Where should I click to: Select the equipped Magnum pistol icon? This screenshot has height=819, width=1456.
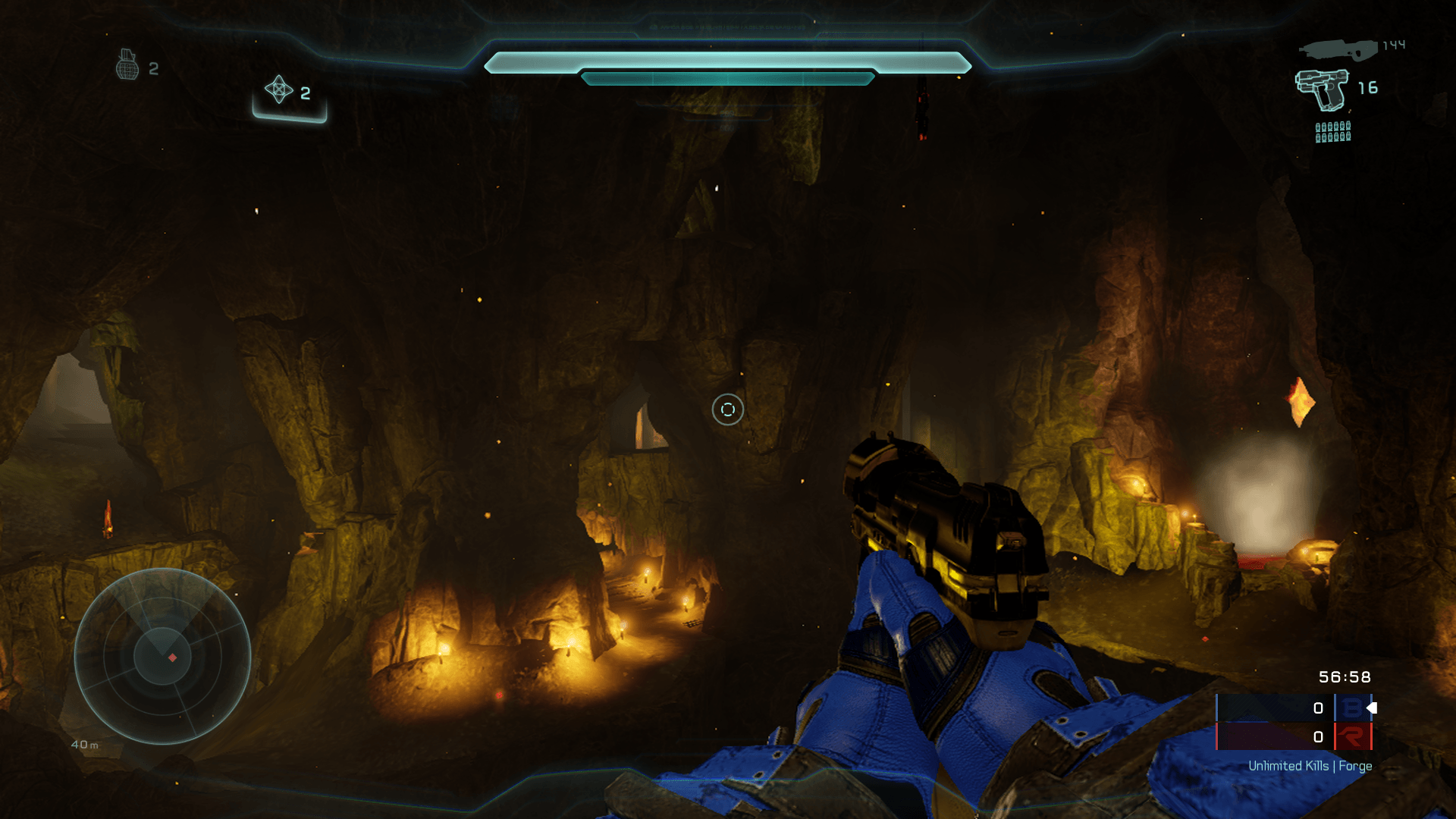tap(1323, 88)
